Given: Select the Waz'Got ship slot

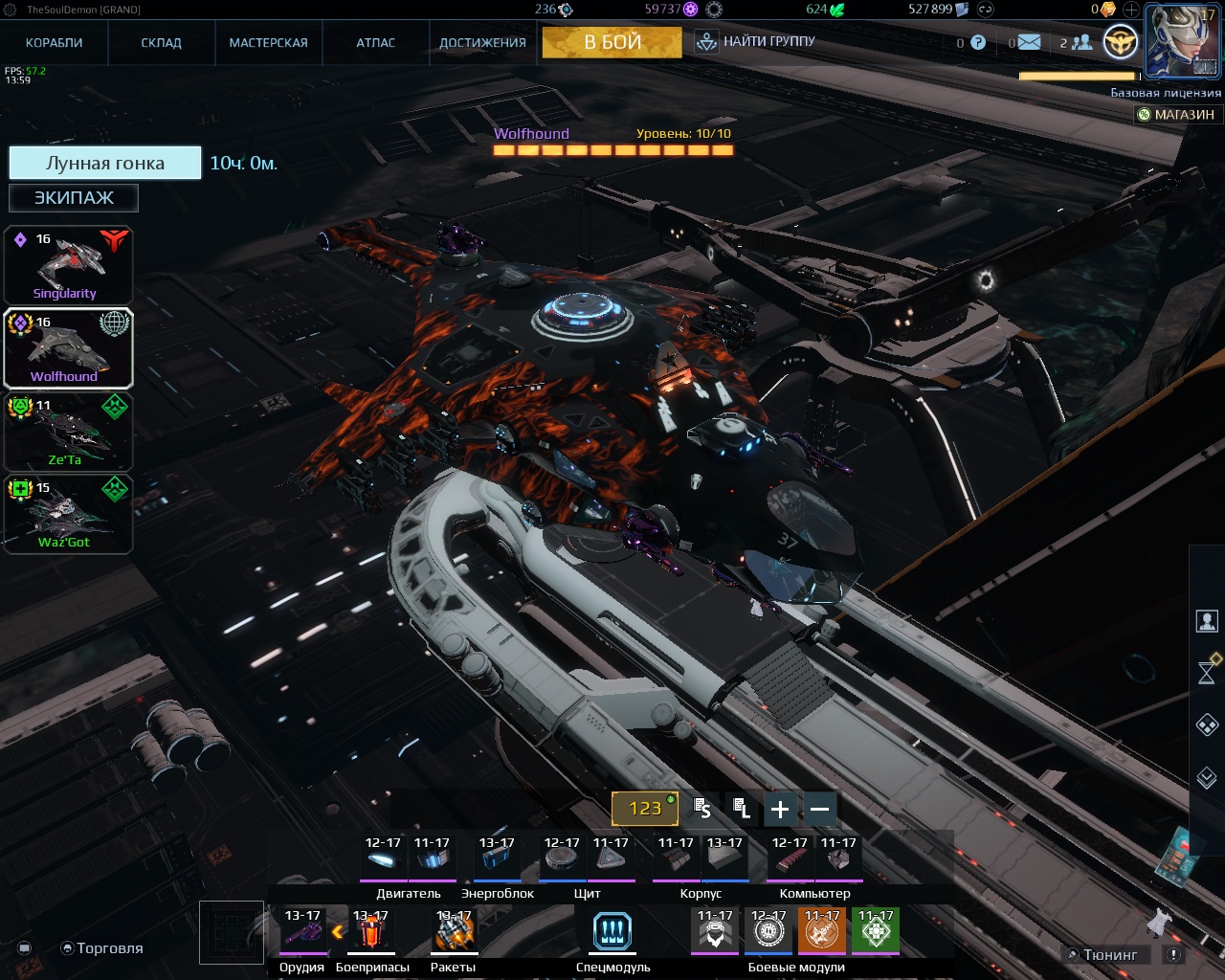Looking at the screenshot, I should tap(67, 515).
